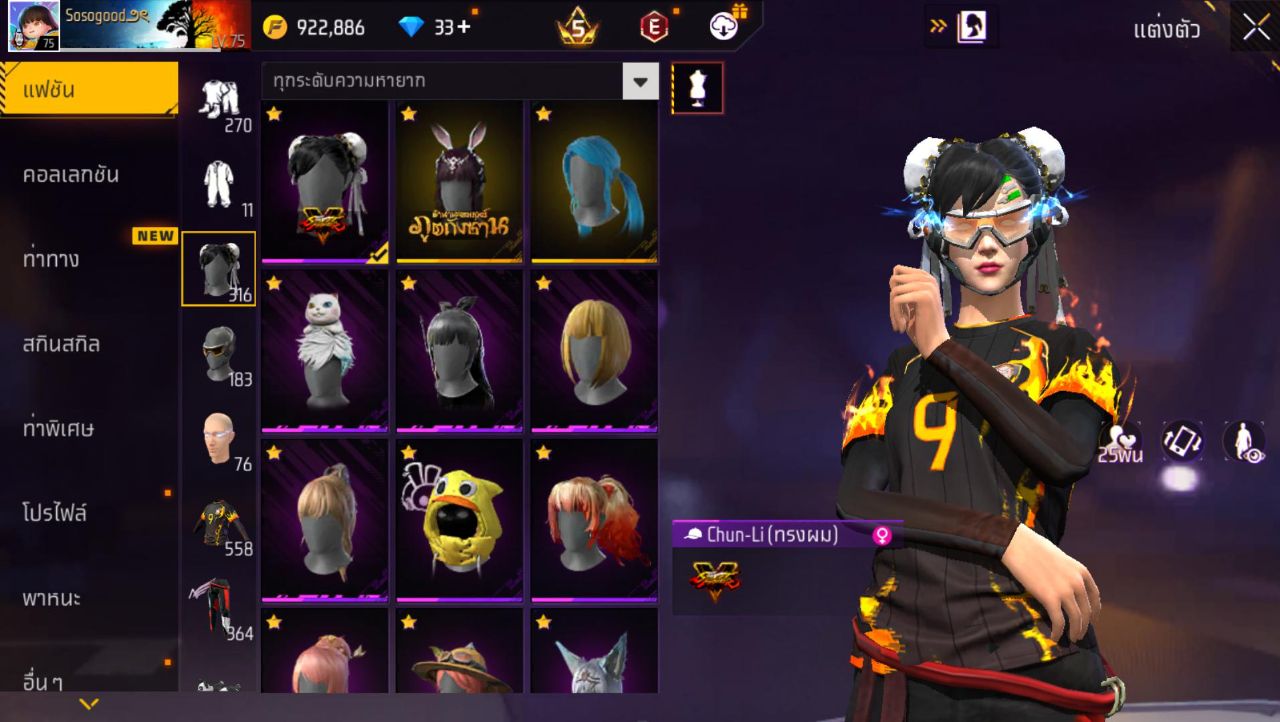Select the hair category thumbnail showing 316

(x=219, y=268)
